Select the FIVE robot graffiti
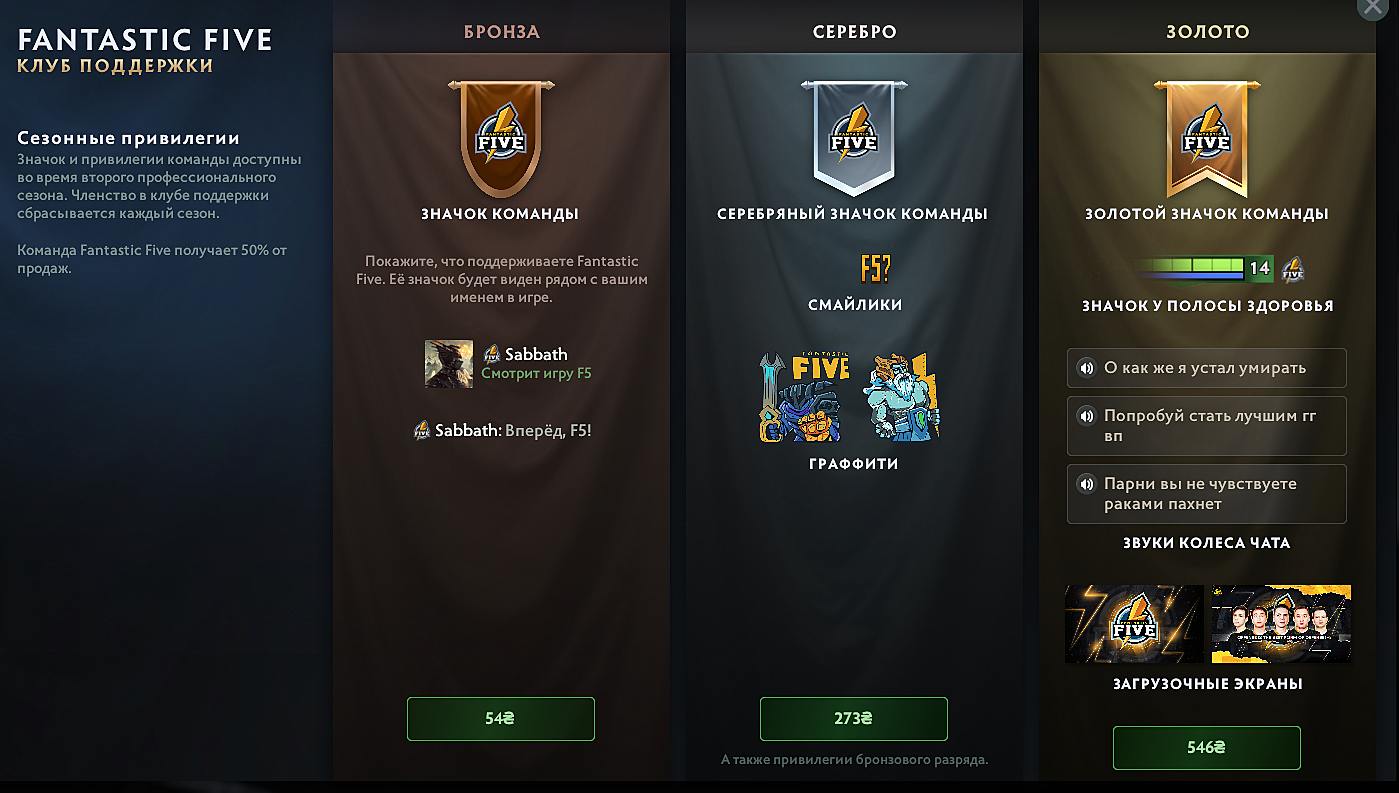 804,397
